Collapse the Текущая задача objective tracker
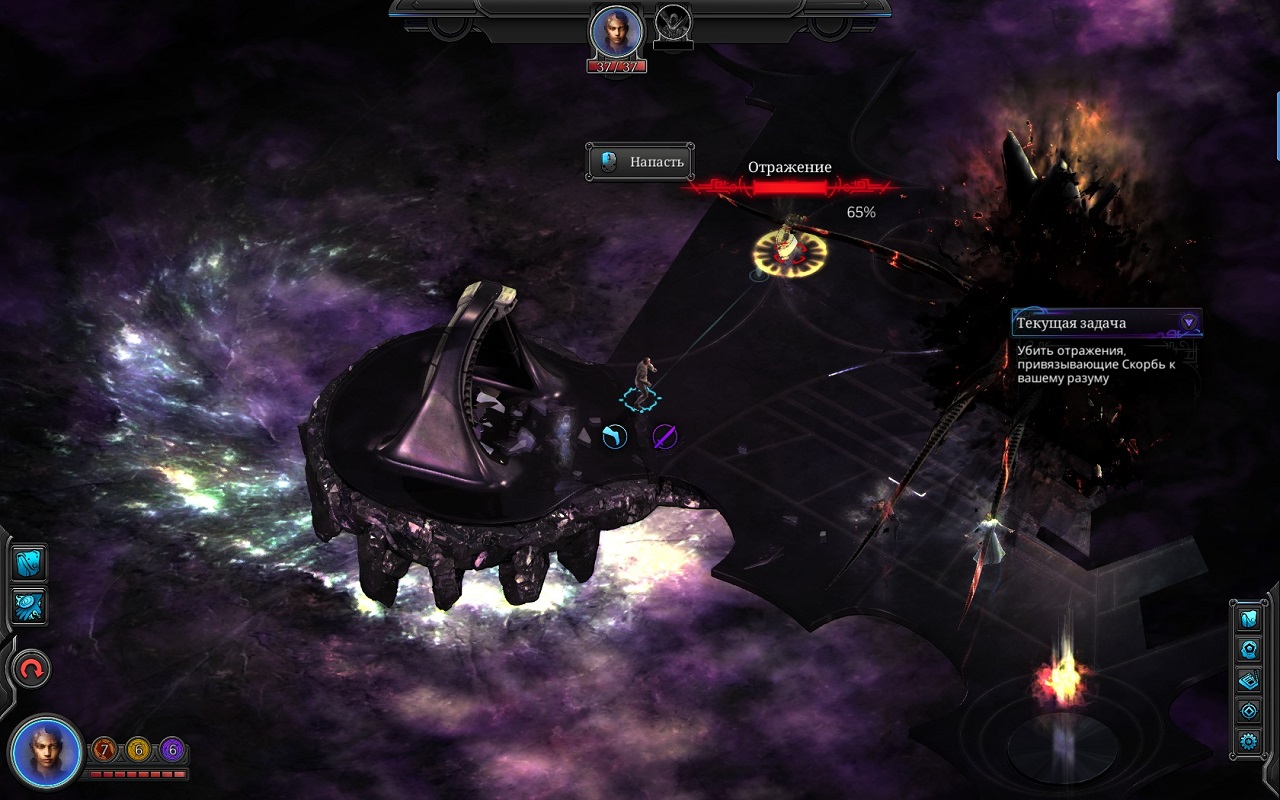Screen dimensions: 1280x800 (x=1188, y=322)
